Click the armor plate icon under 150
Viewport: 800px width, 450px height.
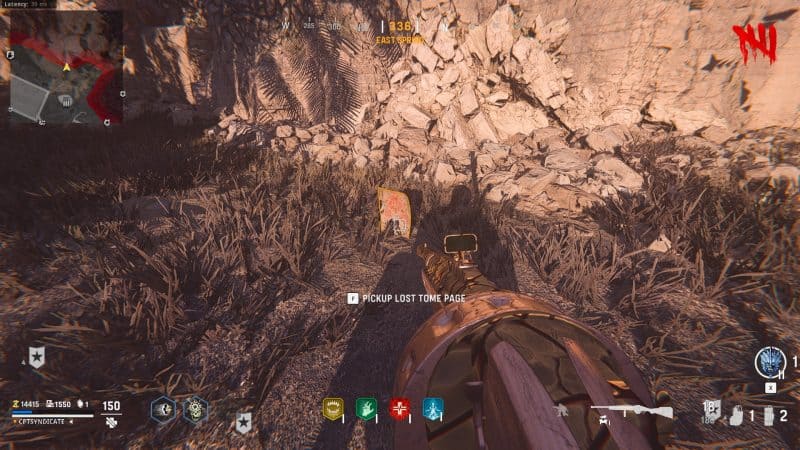[111, 423]
